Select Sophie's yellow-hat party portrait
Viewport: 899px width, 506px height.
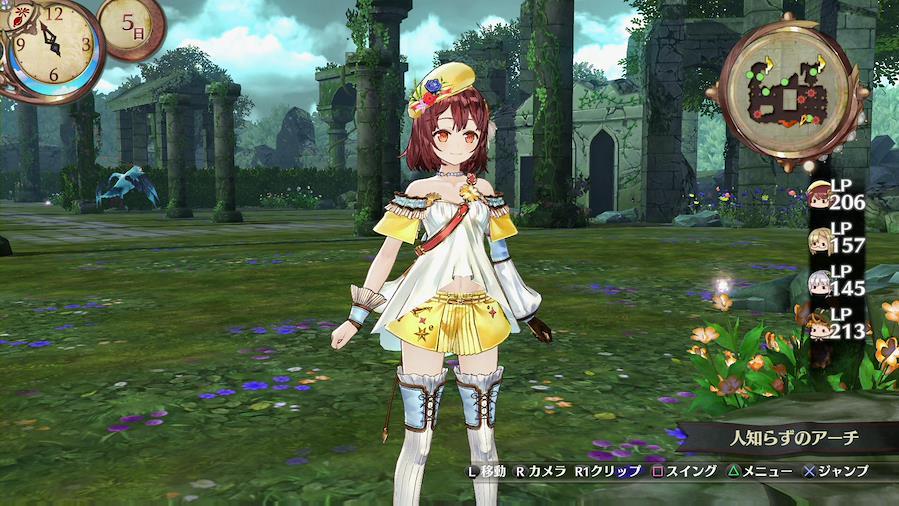818,194
